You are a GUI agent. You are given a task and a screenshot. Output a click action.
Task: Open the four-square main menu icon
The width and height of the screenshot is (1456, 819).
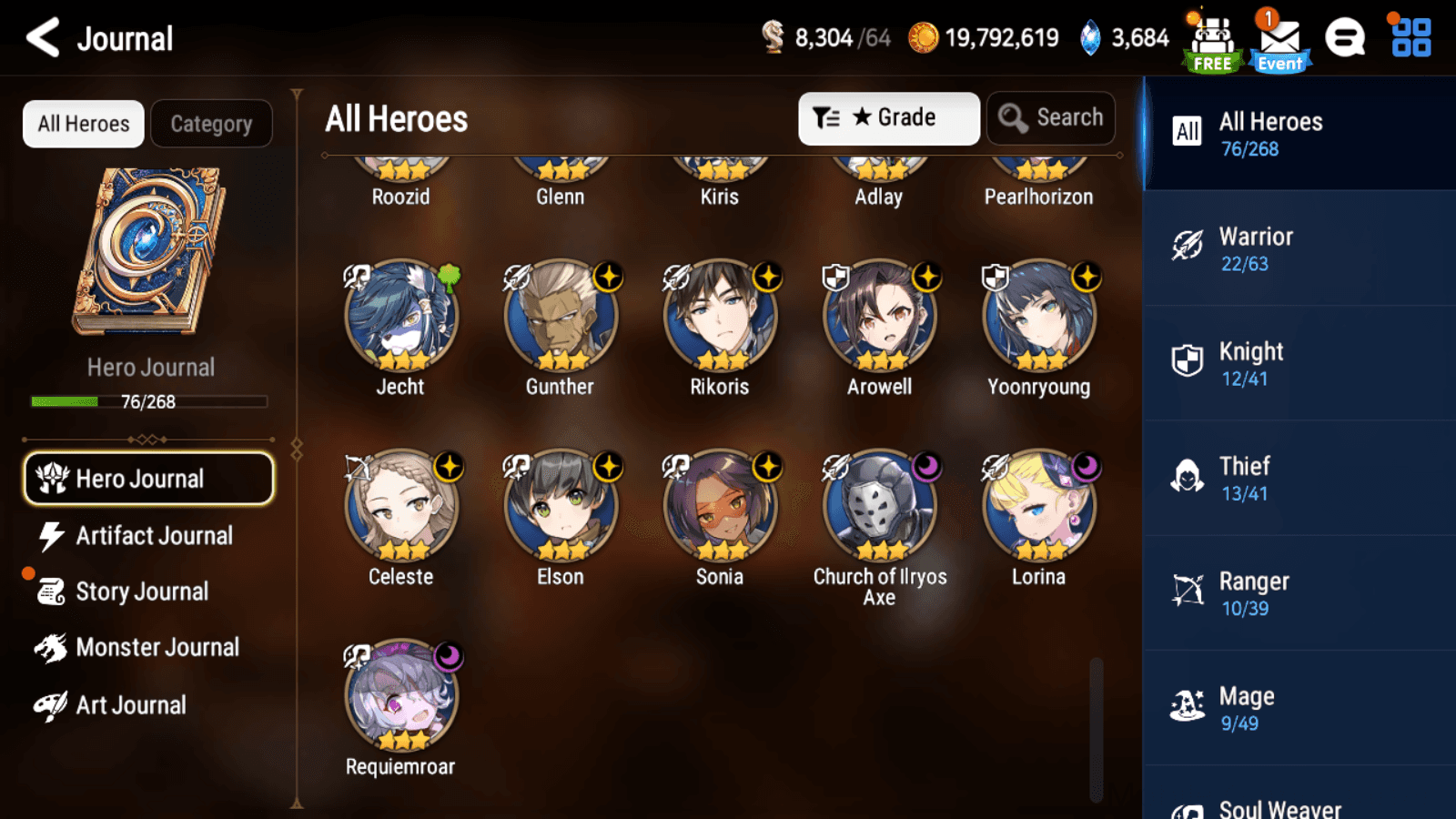pos(1411,38)
